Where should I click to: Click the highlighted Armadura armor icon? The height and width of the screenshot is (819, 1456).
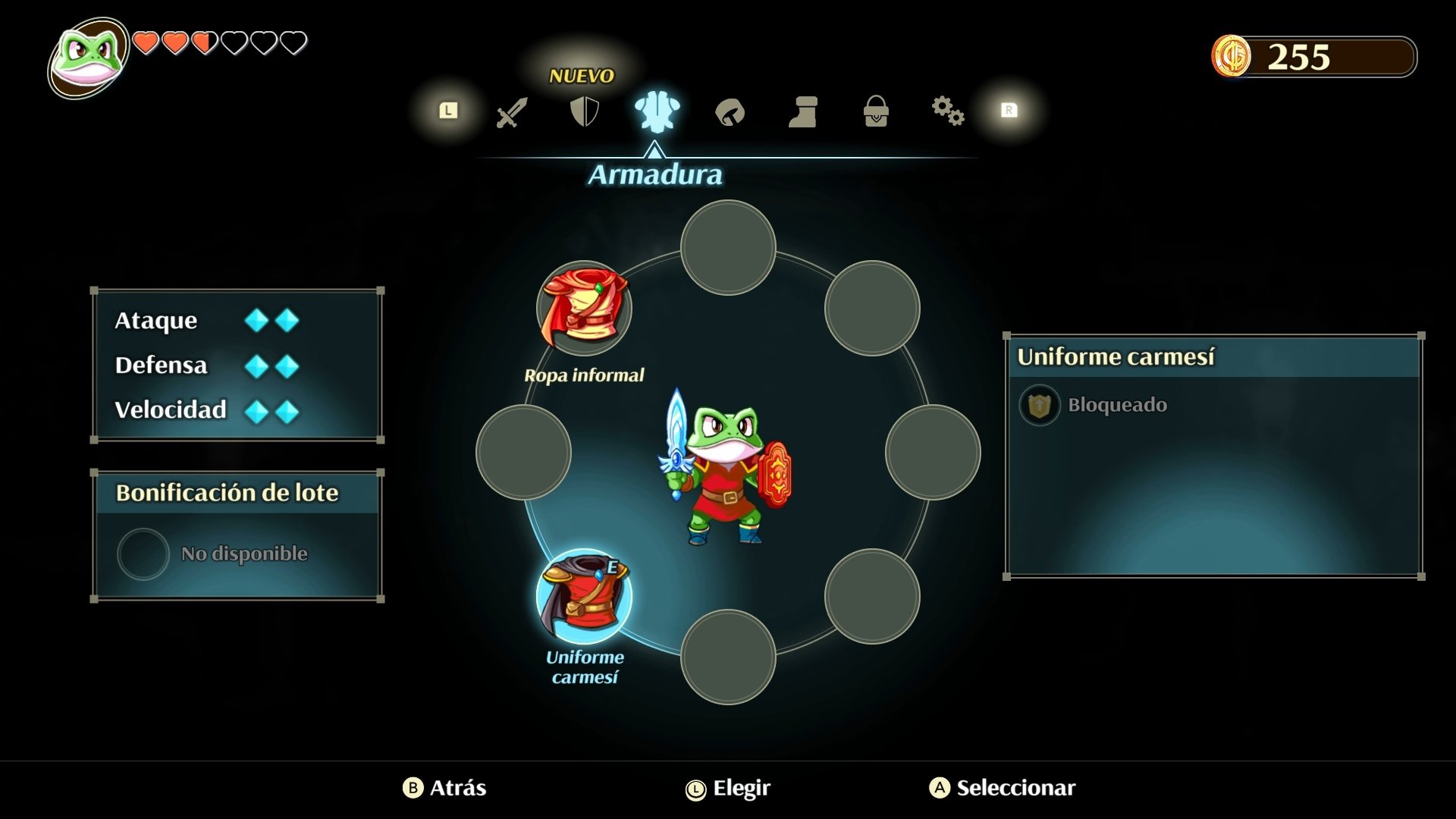657,112
